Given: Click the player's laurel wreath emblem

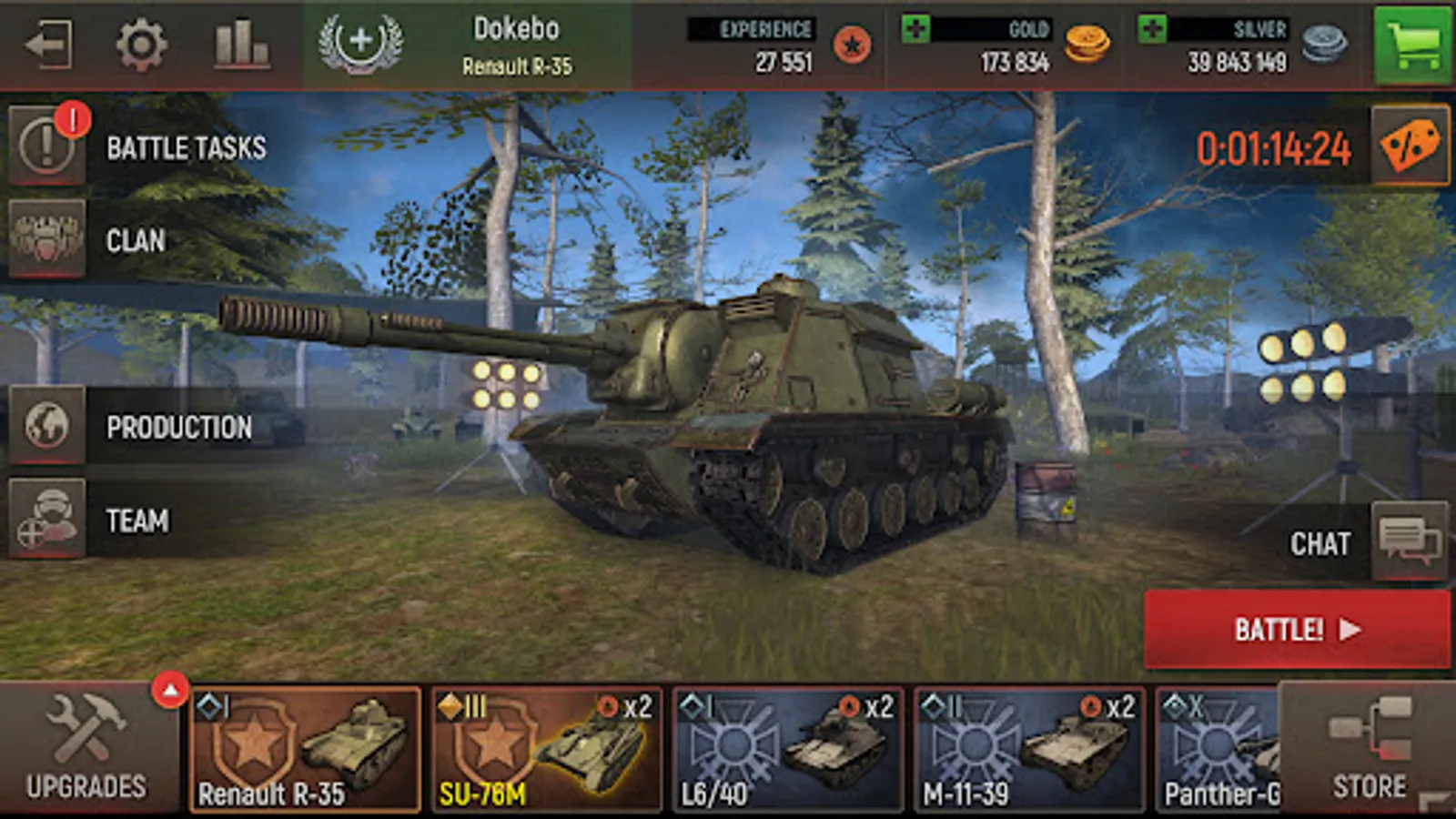Looking at the screenshot, I should click(359, 41).
